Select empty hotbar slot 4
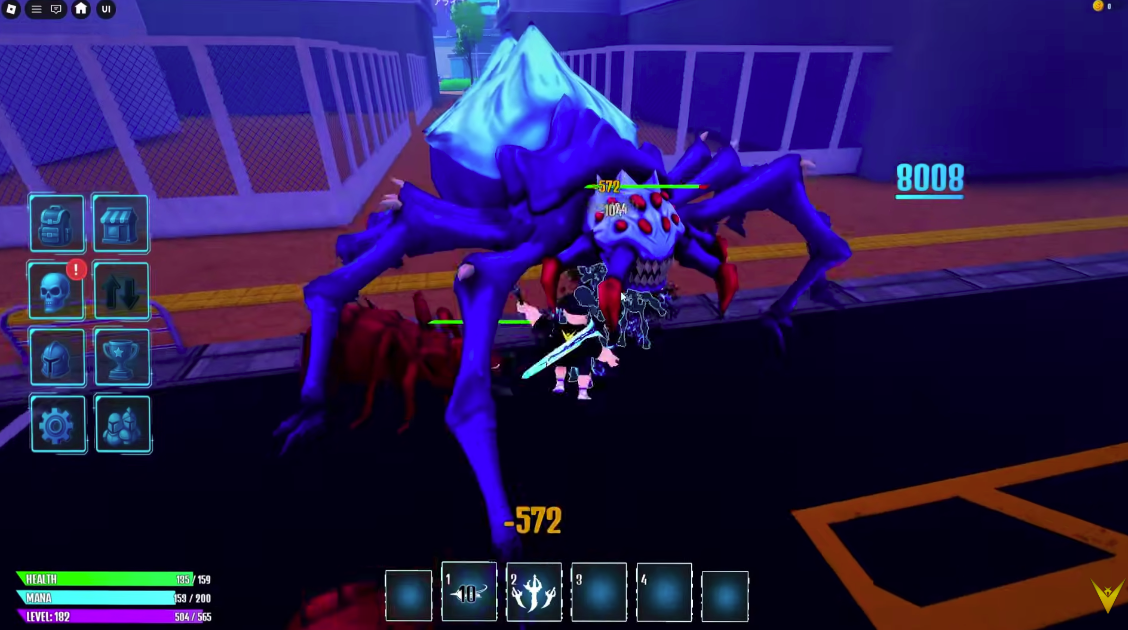This screenshot has width=1128, height=630. (x=664, y=592)
